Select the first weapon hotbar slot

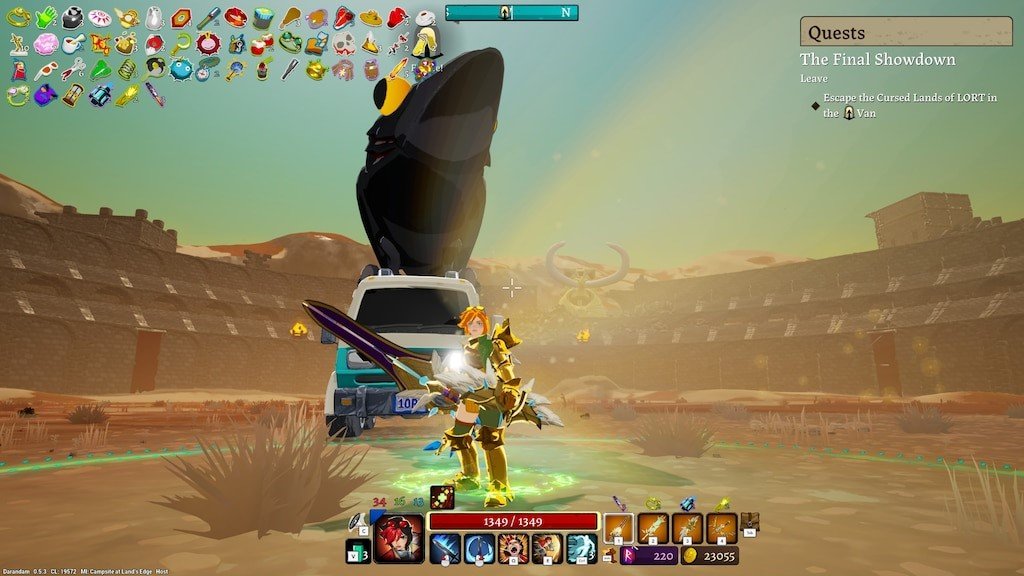[x=619, y=527]
